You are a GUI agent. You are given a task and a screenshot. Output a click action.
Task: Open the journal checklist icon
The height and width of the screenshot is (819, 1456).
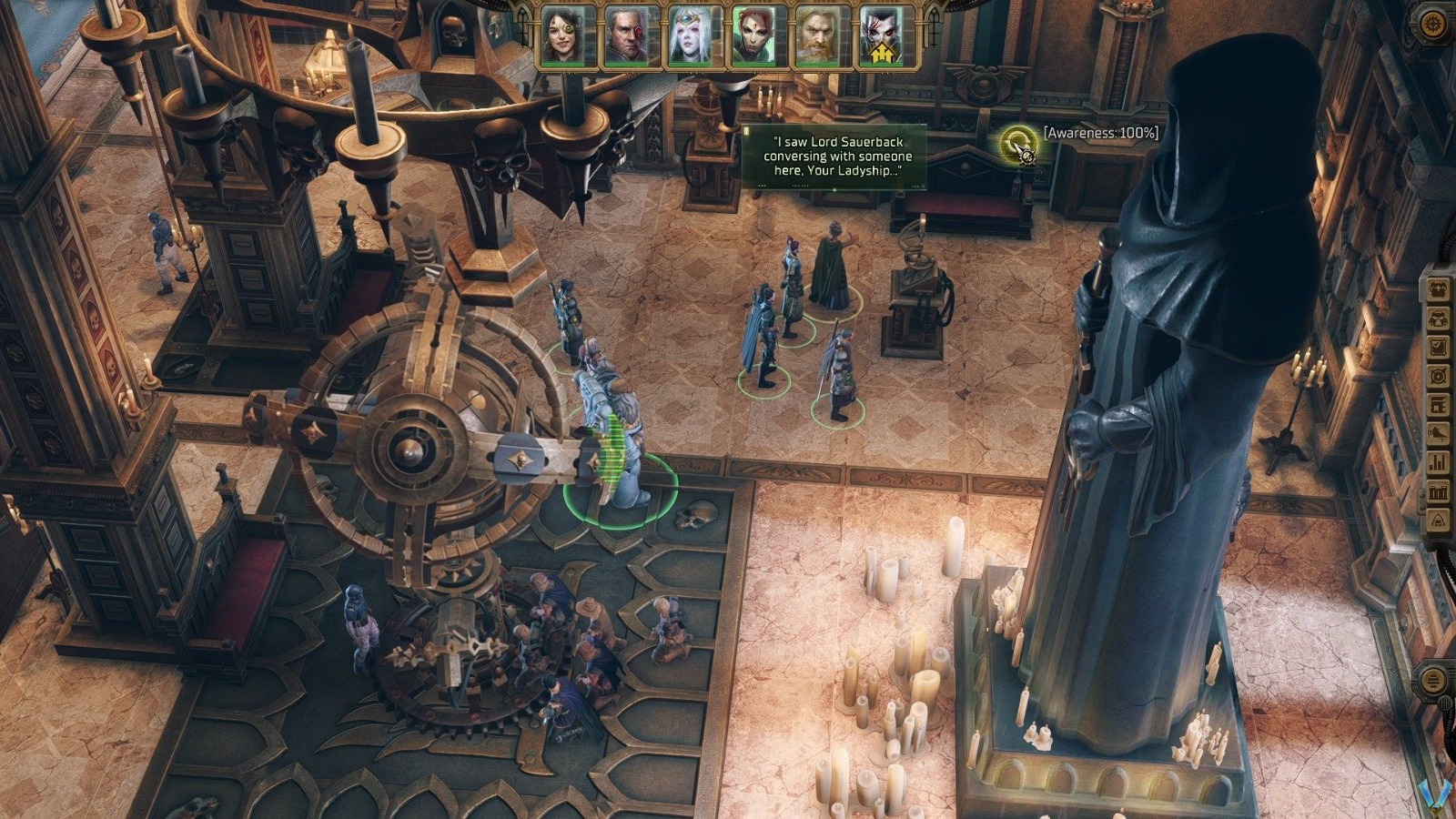pos(1440,345)
